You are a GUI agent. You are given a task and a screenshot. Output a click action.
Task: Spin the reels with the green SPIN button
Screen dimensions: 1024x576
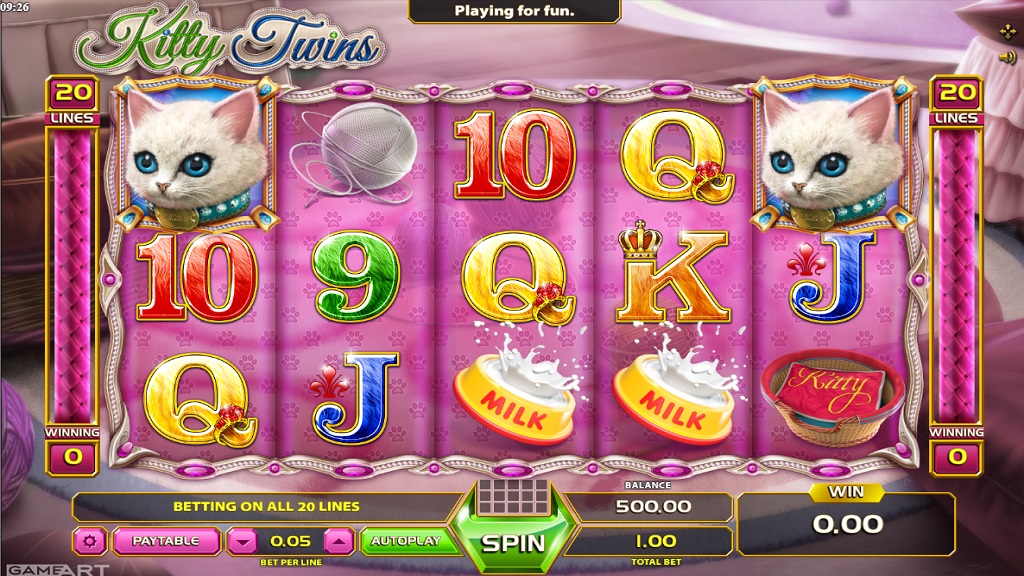513,542
